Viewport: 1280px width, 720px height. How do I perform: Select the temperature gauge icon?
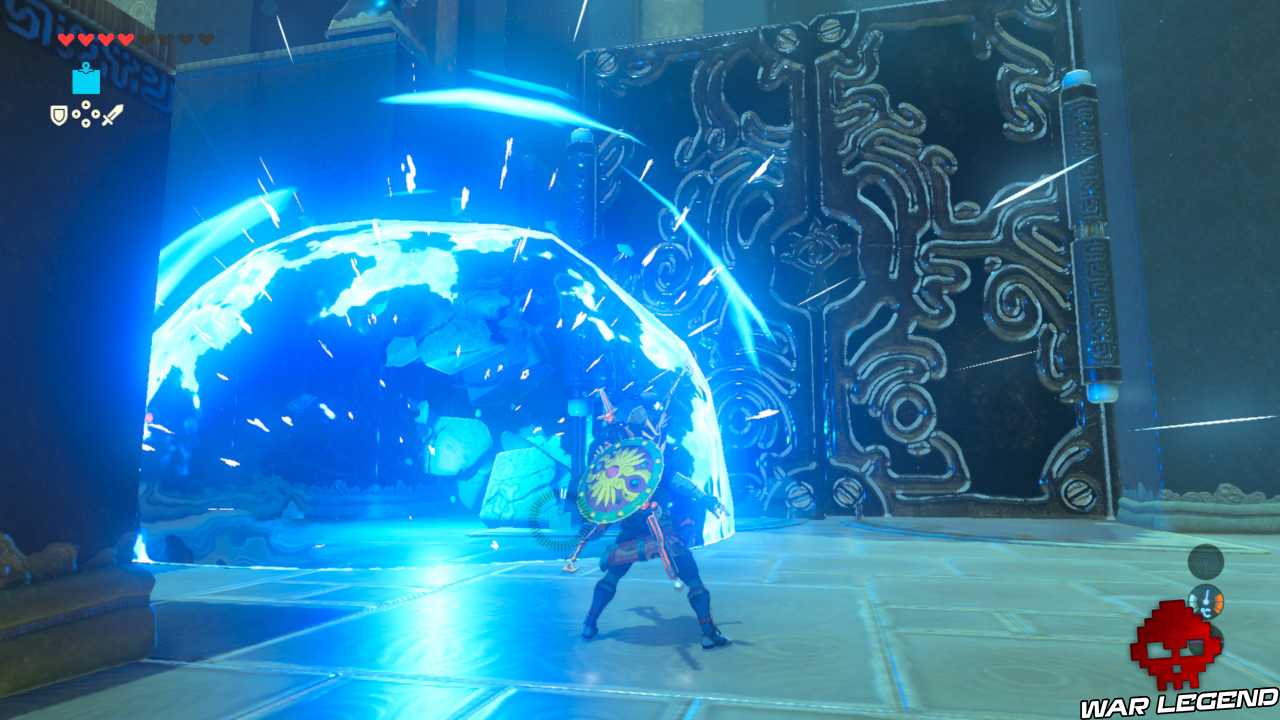click(x=1205, y=600)
